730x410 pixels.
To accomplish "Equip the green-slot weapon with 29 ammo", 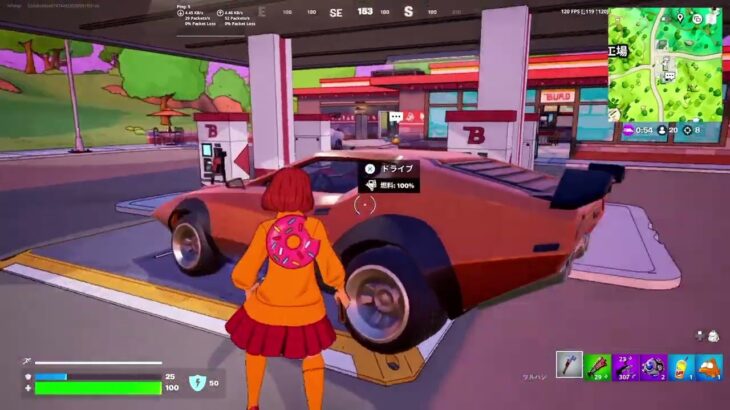I will tap(597, 366).
